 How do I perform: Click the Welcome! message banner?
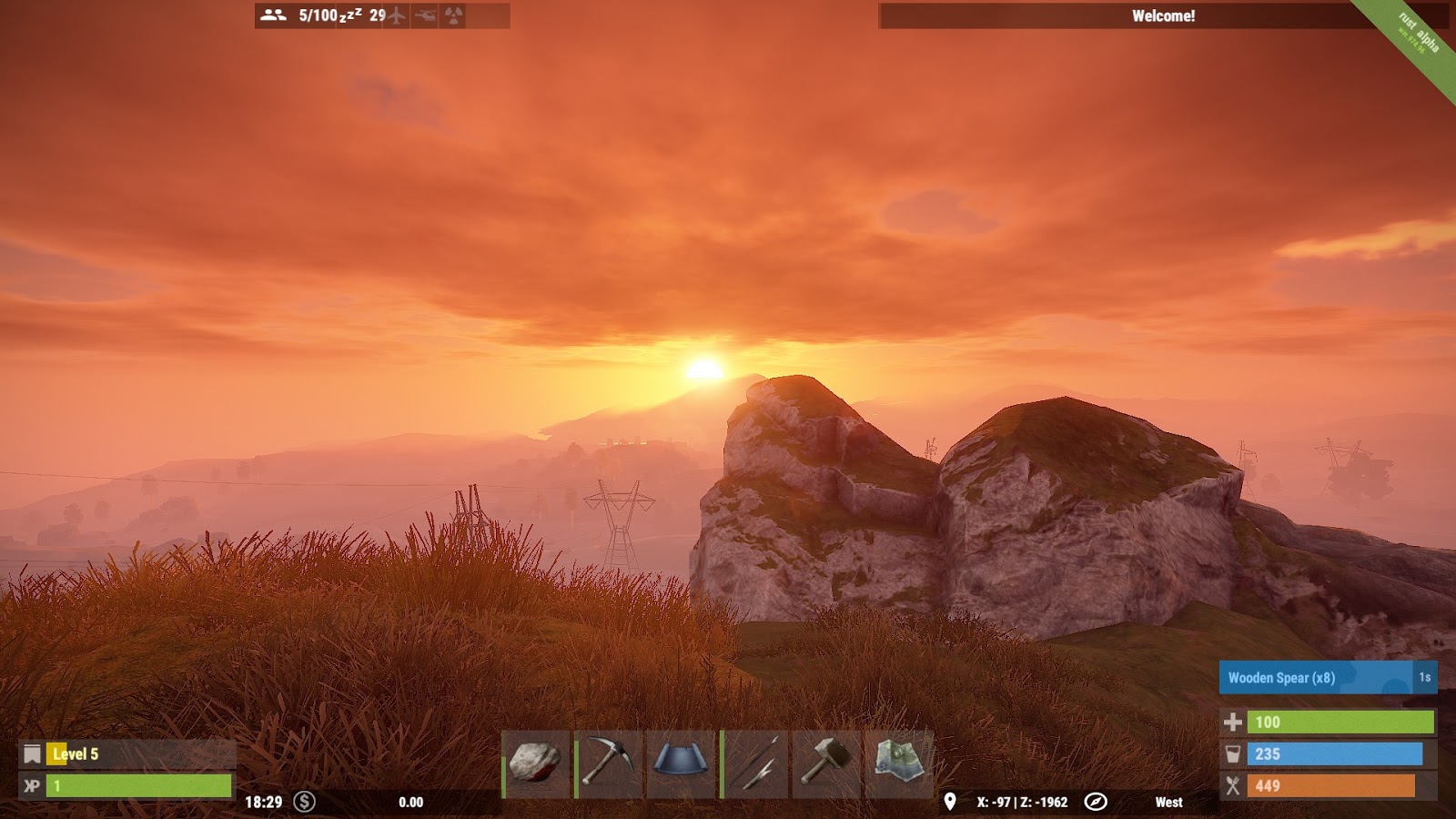pyautogui.click(x=1163, y=15)
